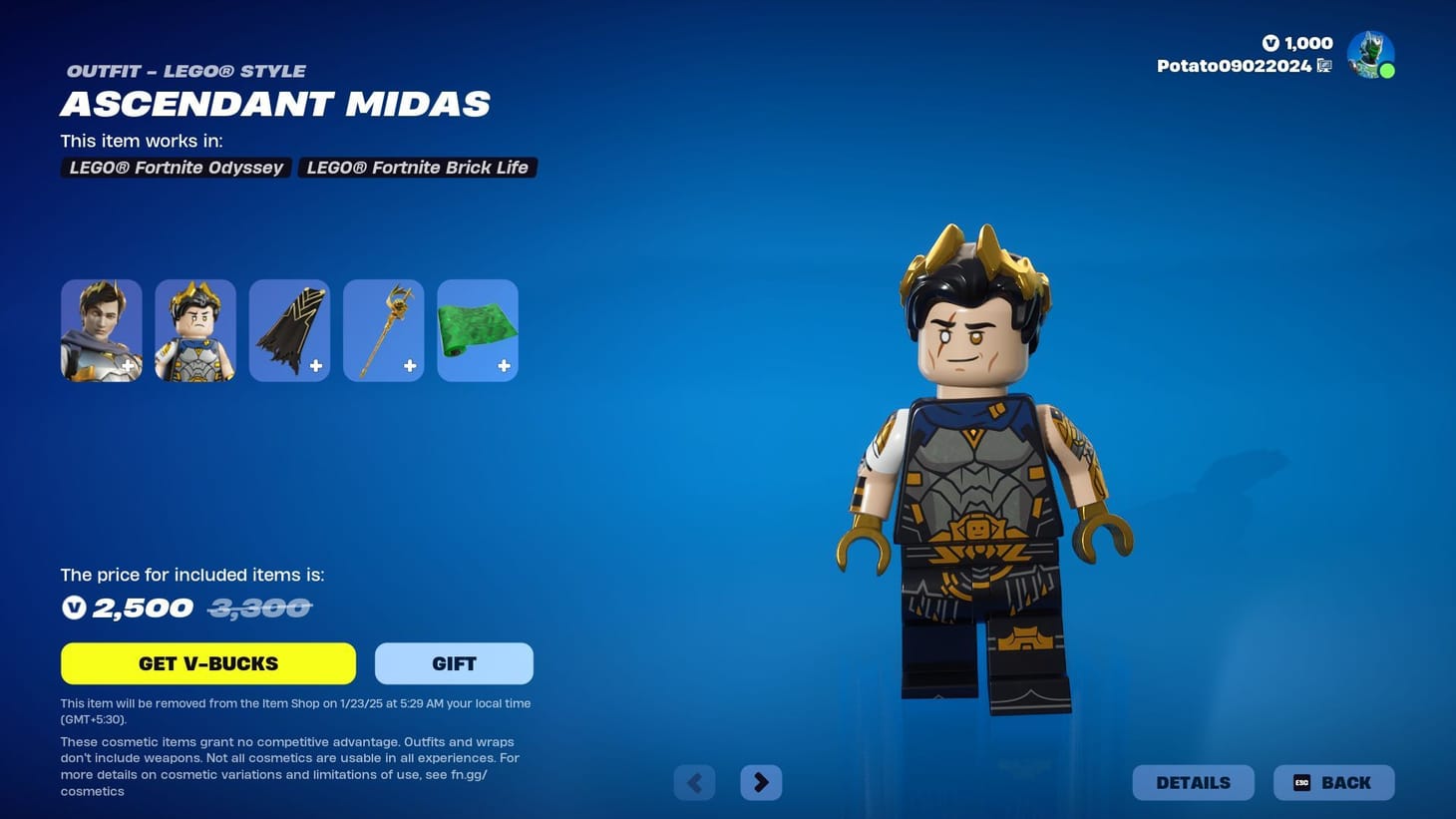Screen dimensions: 1456x819
Task: Open the DETAILS panel
Action: [1193, 782]
